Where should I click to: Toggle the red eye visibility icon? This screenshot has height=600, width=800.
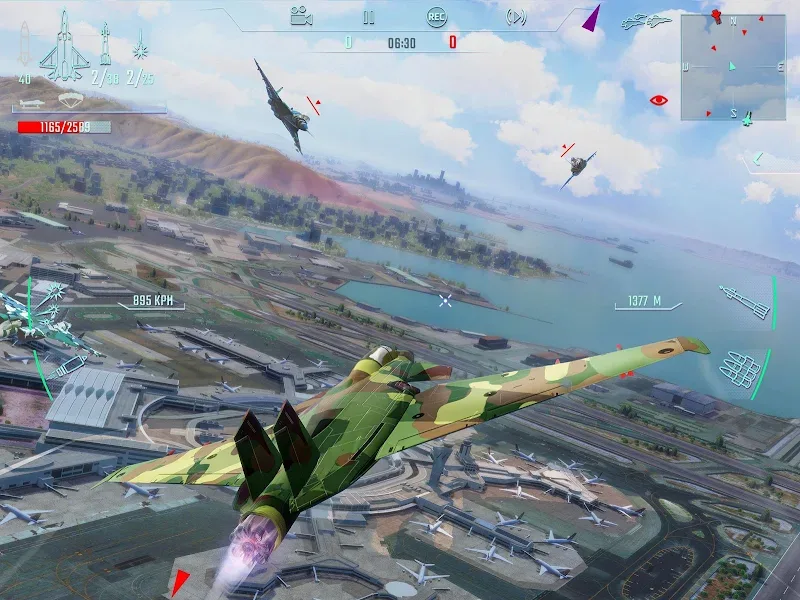pos(658,100)
